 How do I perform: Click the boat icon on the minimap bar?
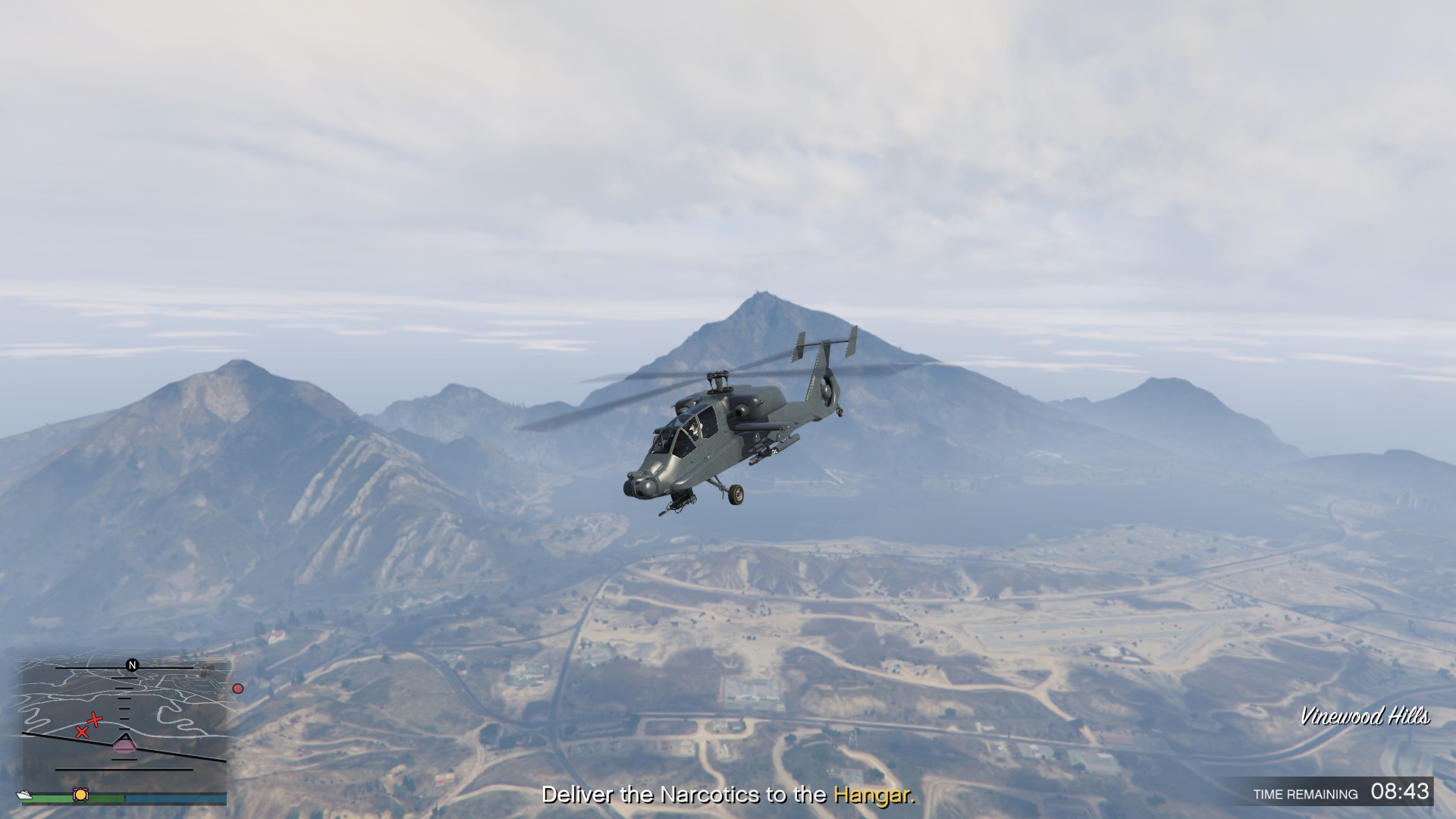tap(24, 795)
